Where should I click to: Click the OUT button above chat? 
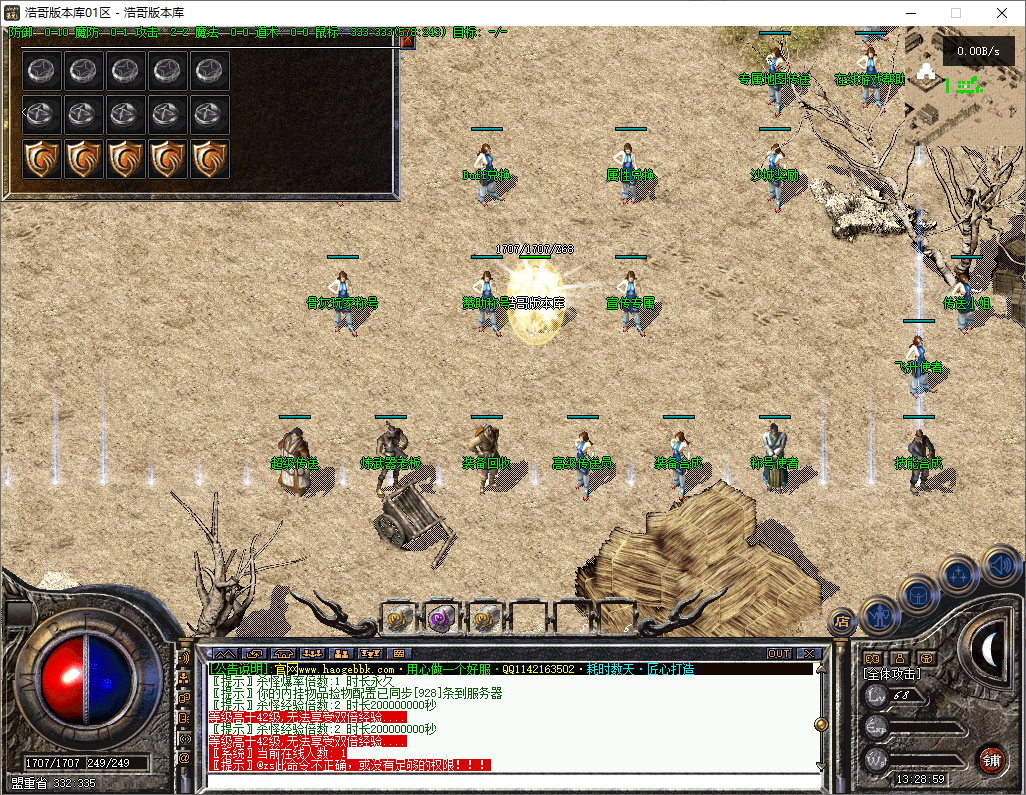point(779,654)
